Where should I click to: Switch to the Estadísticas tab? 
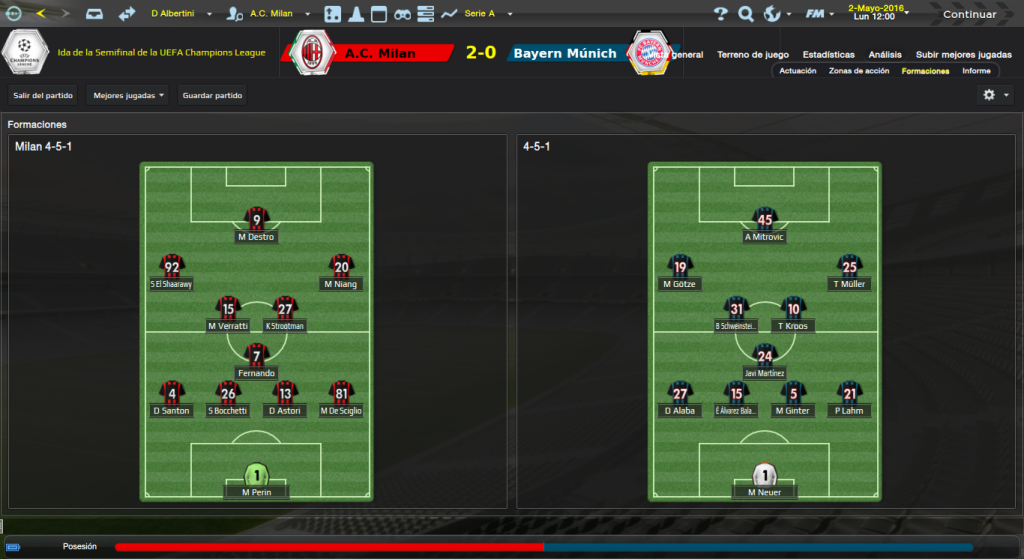click(x=828, y=54)
